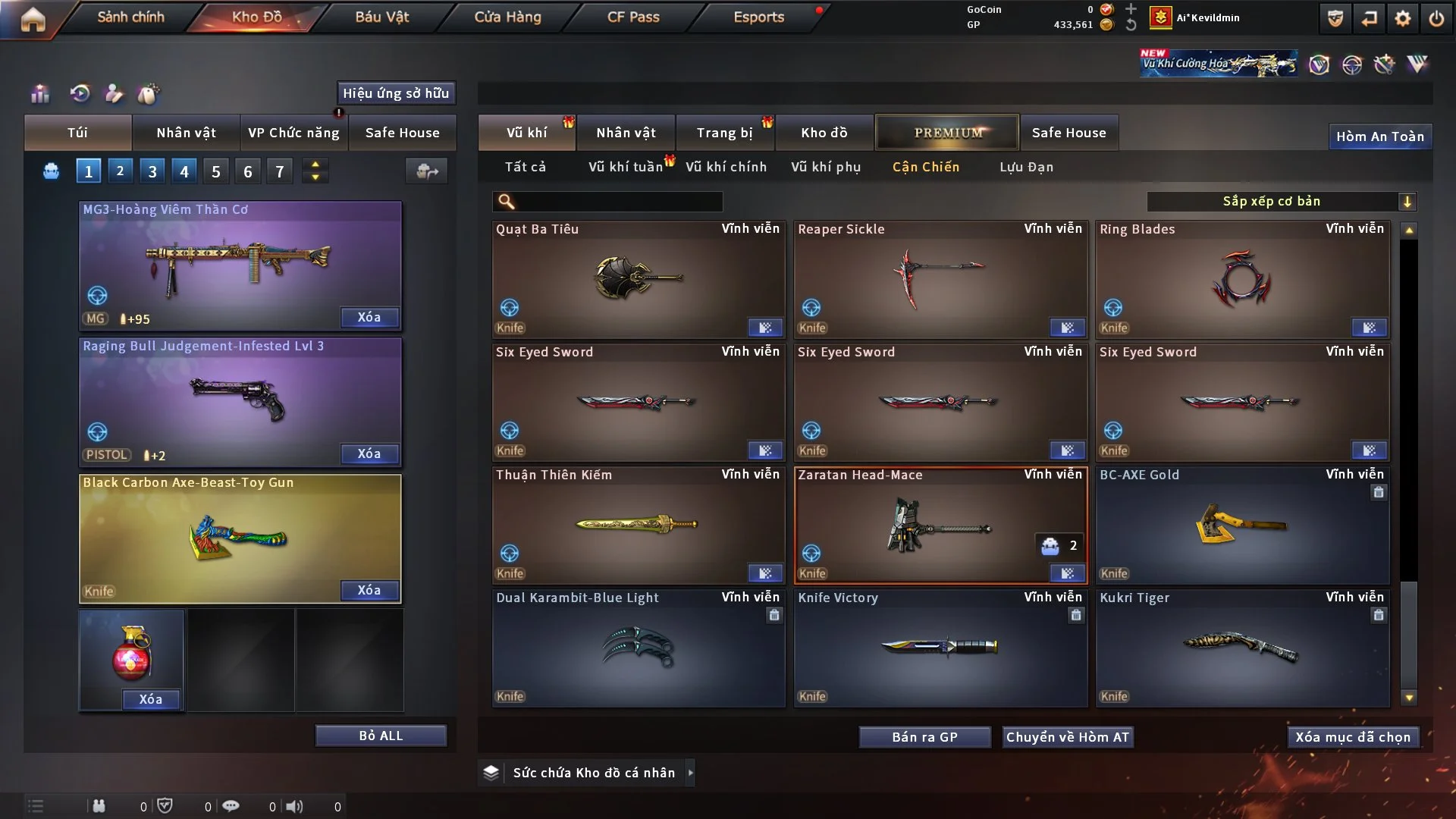
Task: Remove the MG3-Hoàng Viêm Thần Cơ with Xóa
Action: [x=369, y=317]
